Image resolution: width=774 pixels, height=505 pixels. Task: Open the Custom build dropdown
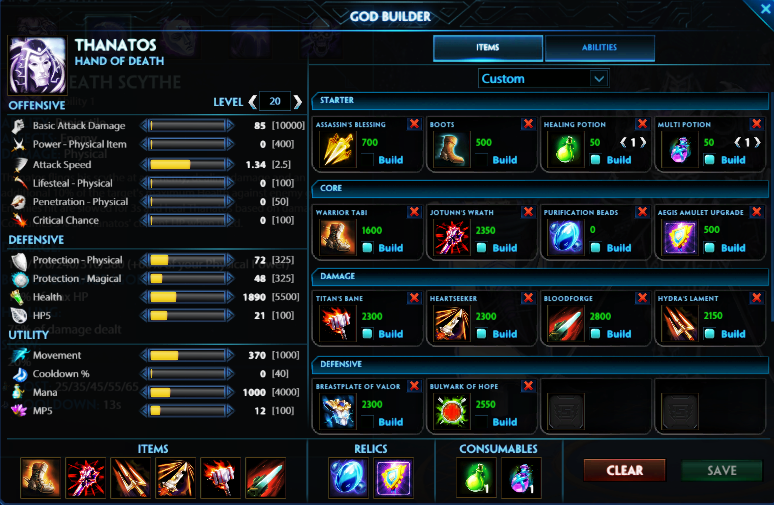543,78
